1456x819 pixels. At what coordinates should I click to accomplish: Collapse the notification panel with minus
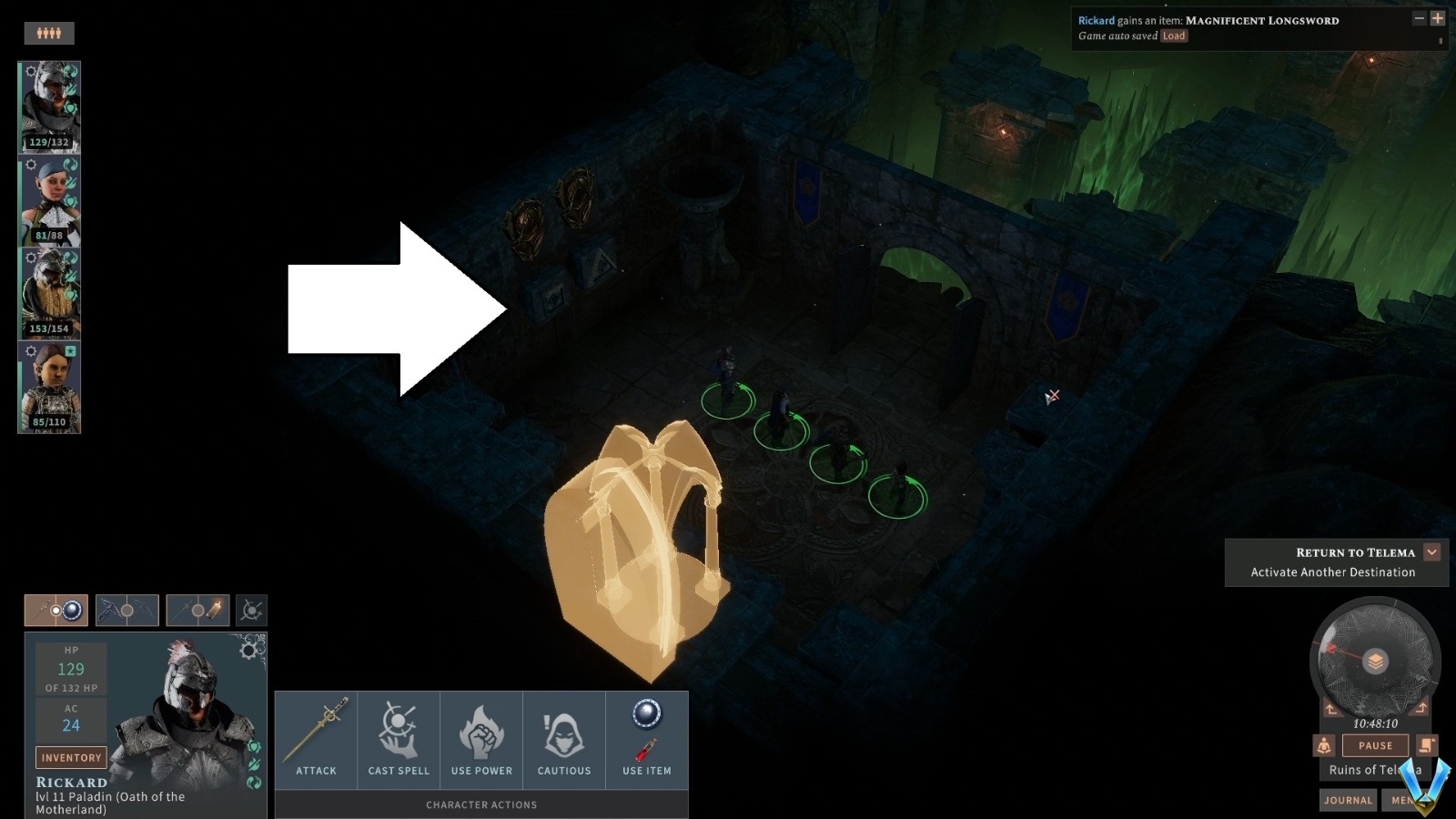pos(1420,18)
